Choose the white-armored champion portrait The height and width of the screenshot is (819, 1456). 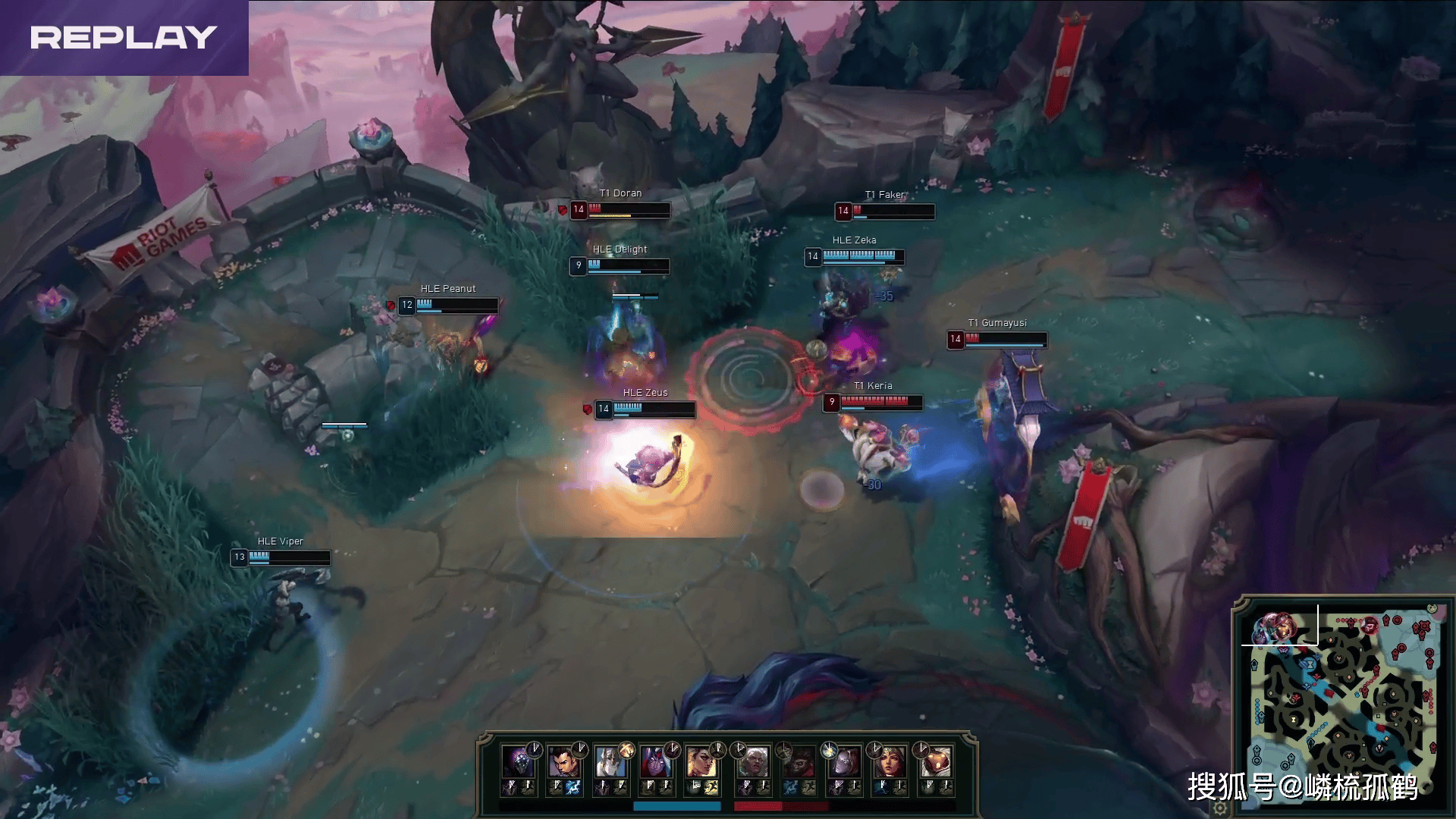click(x=609, y=761)
